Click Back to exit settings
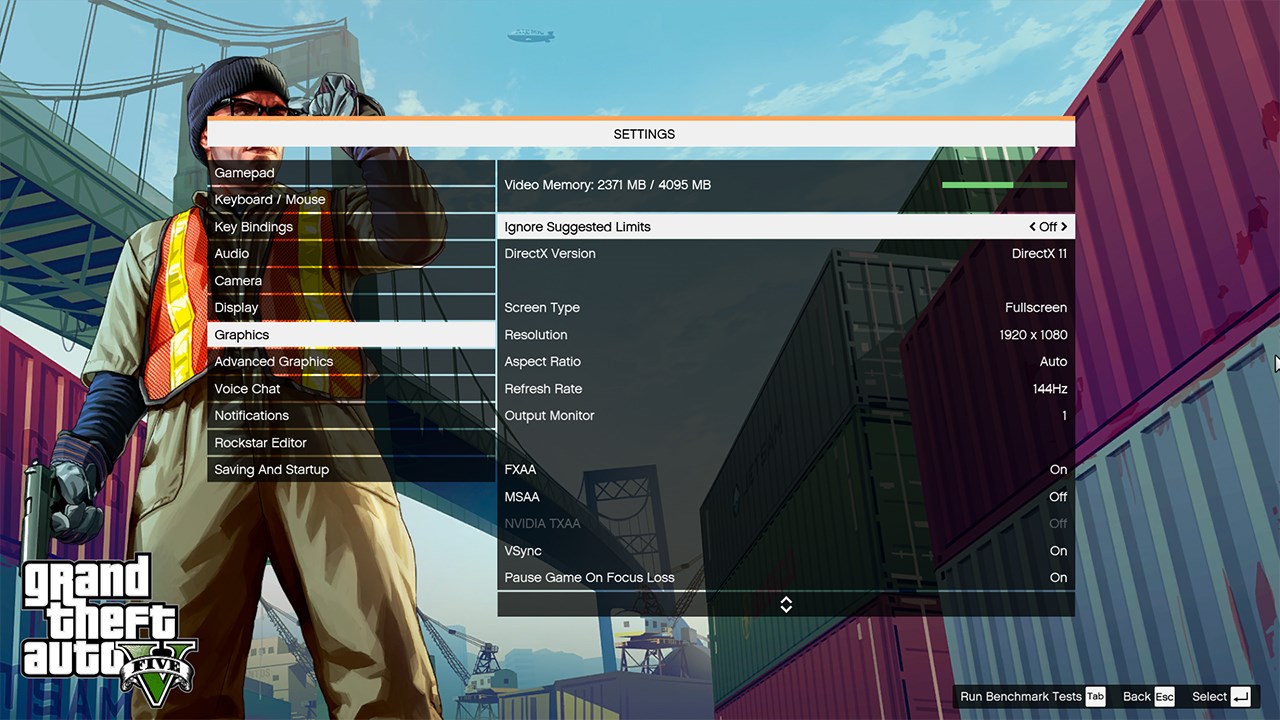The height and width of the screenshot is (720, 1280). click(x=1135, y=696)
